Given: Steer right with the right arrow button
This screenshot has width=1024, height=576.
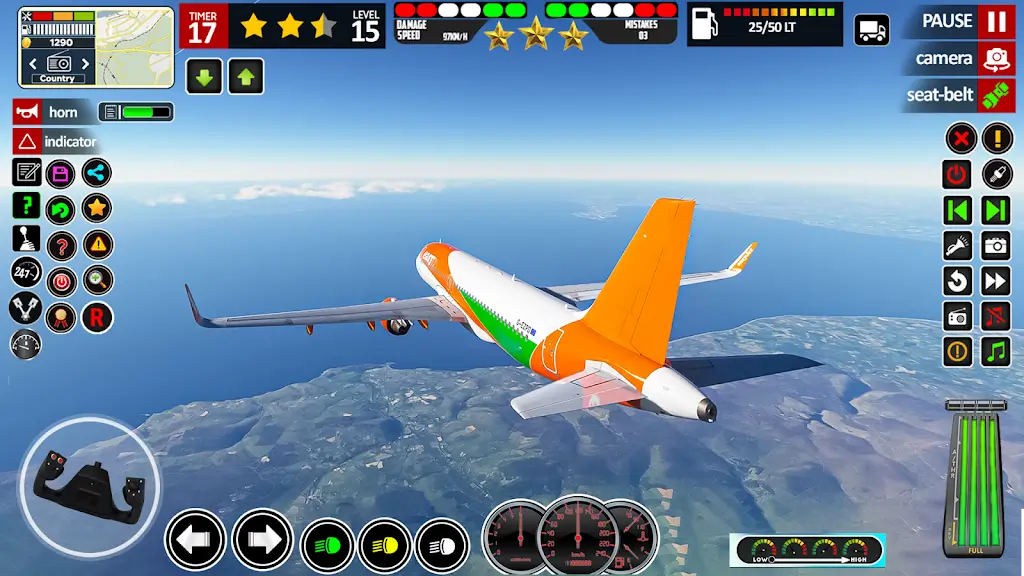Looking at the screenshot, I should point(262,540).
